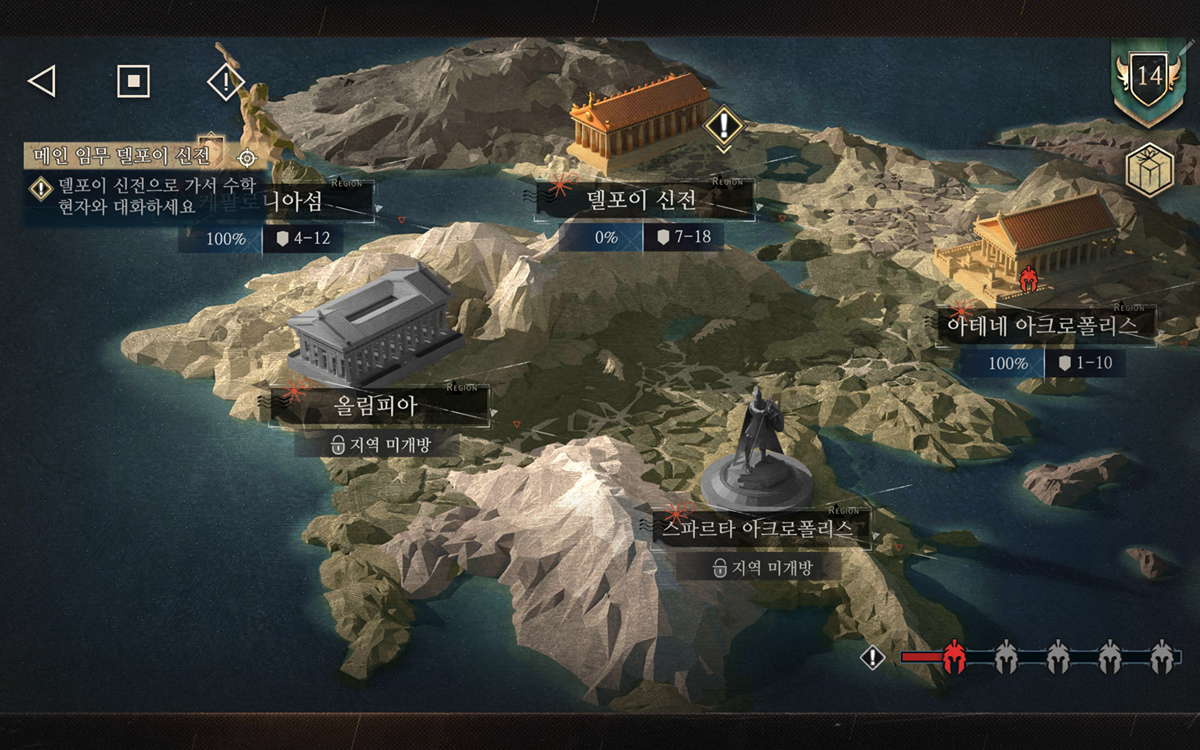Open the quest diamond exclamation icon at top left
The width and height of the screenshot is (1200, 750).
pyautogui.click(x=225, y=81)
